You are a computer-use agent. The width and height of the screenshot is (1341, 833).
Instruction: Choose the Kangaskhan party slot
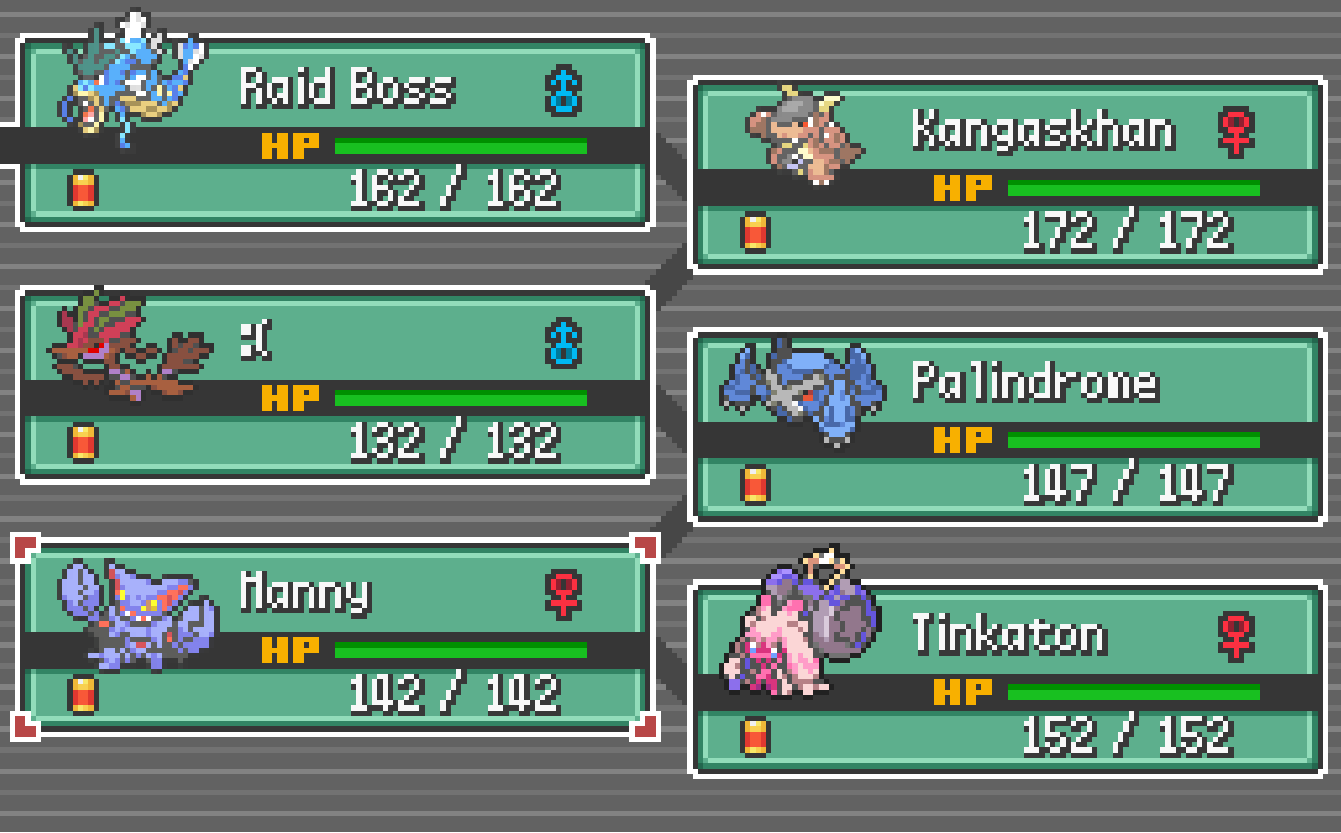pos(1007,176)
